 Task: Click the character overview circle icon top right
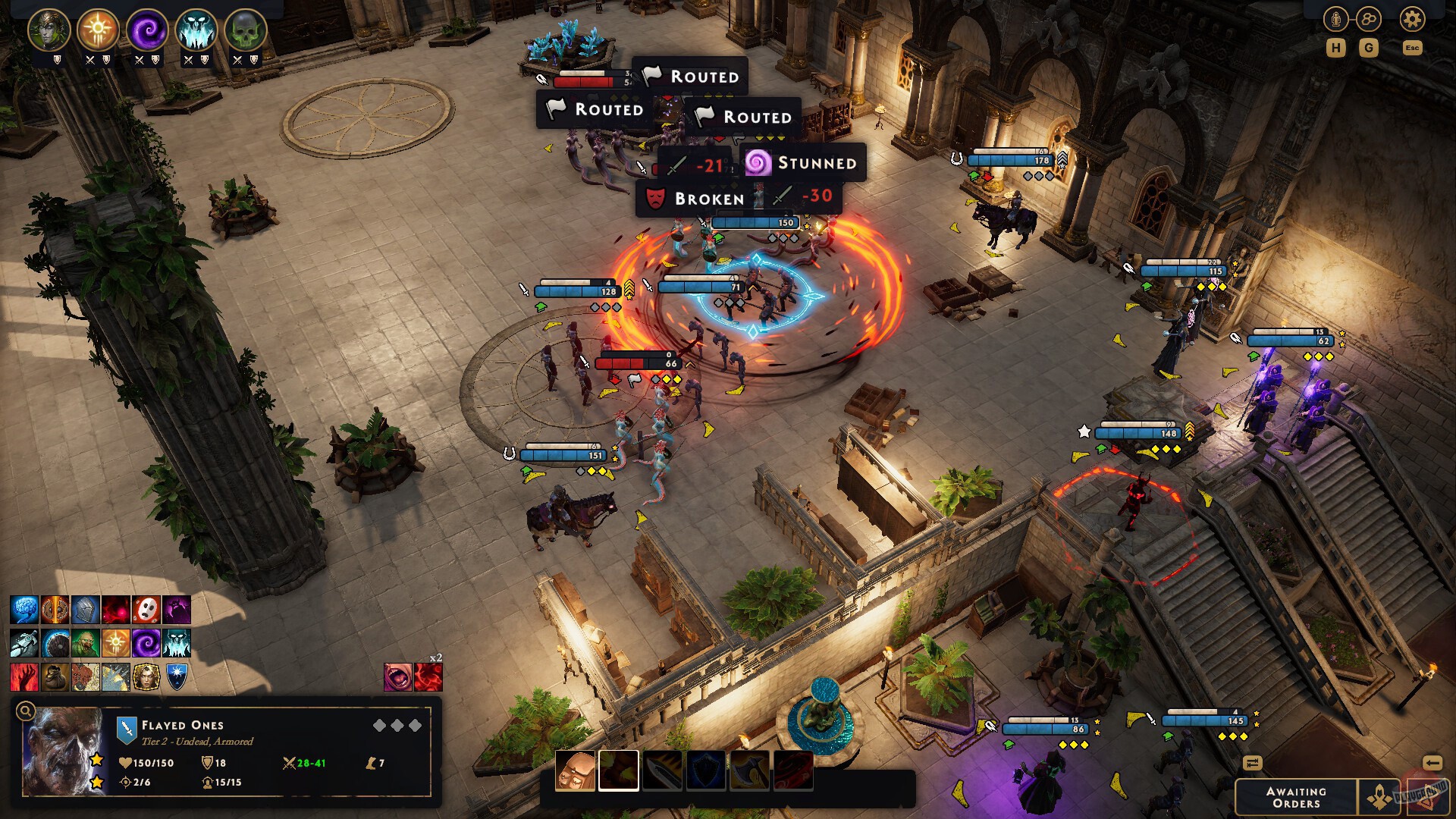(x=1336, y=17)
